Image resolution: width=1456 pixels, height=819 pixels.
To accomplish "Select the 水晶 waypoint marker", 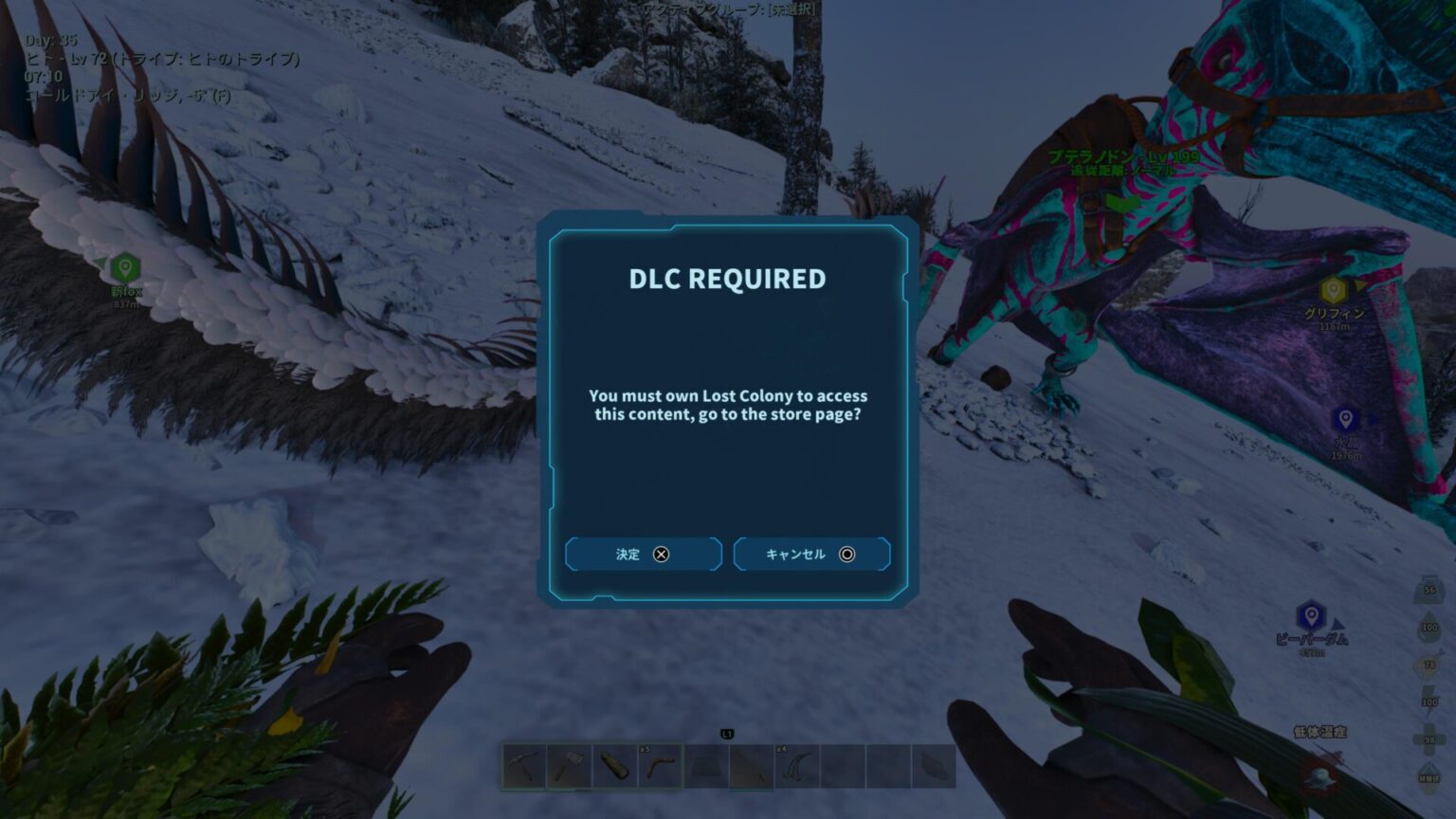I will 1345,419.
